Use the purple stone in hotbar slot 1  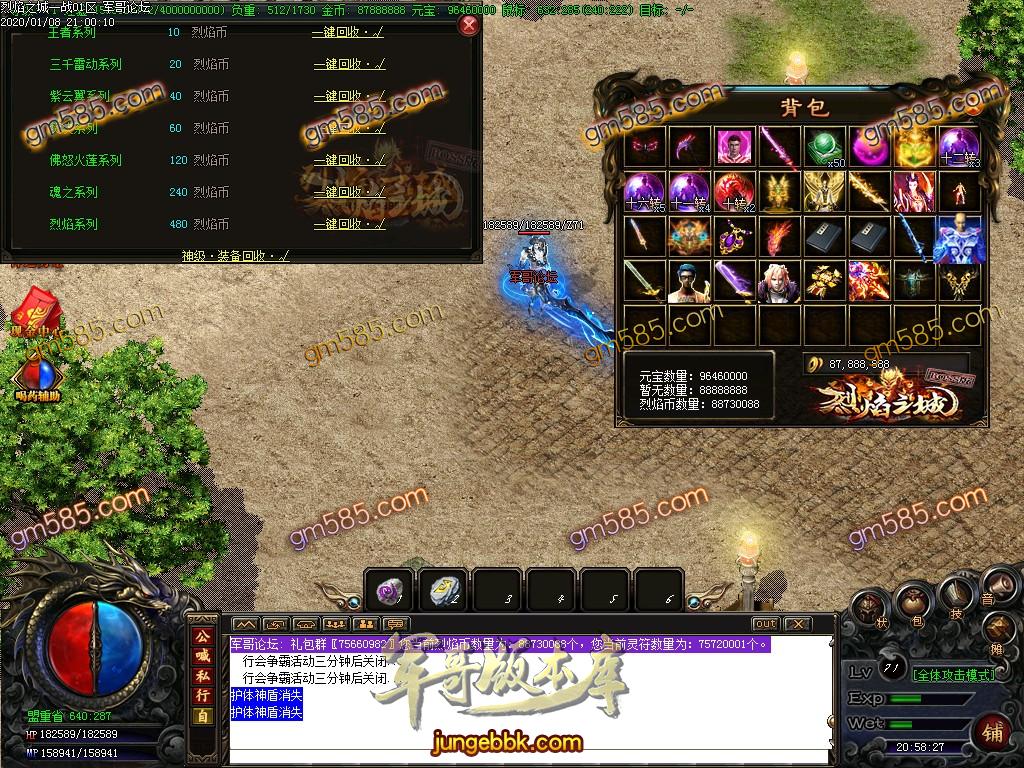(x=389, y=590)
